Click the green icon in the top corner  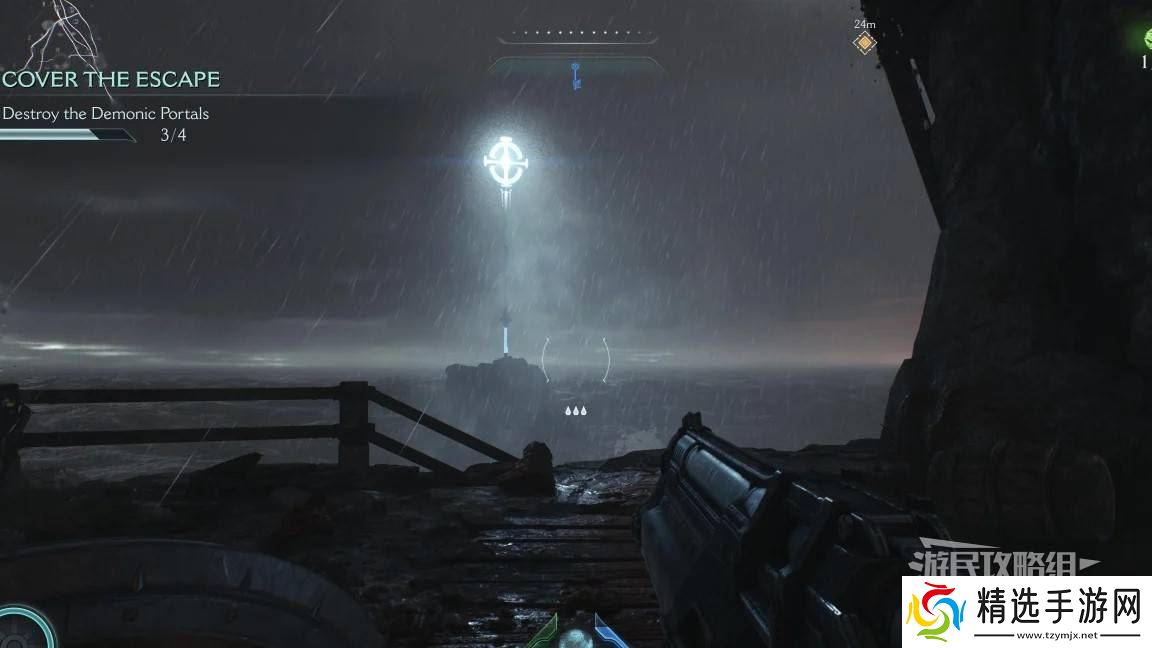(x=1146, y=39)
